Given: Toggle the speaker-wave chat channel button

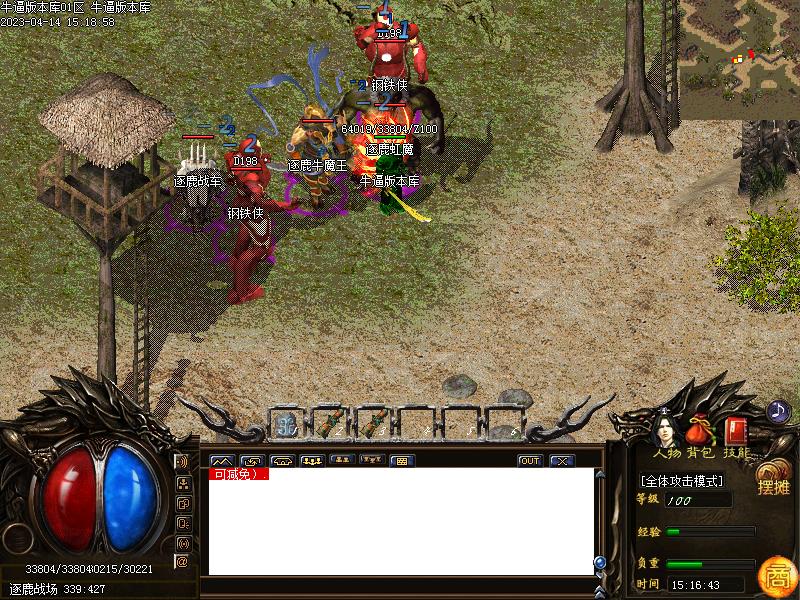Looking at the screenshot, I should pyautogui.click(x=182, y=462).
